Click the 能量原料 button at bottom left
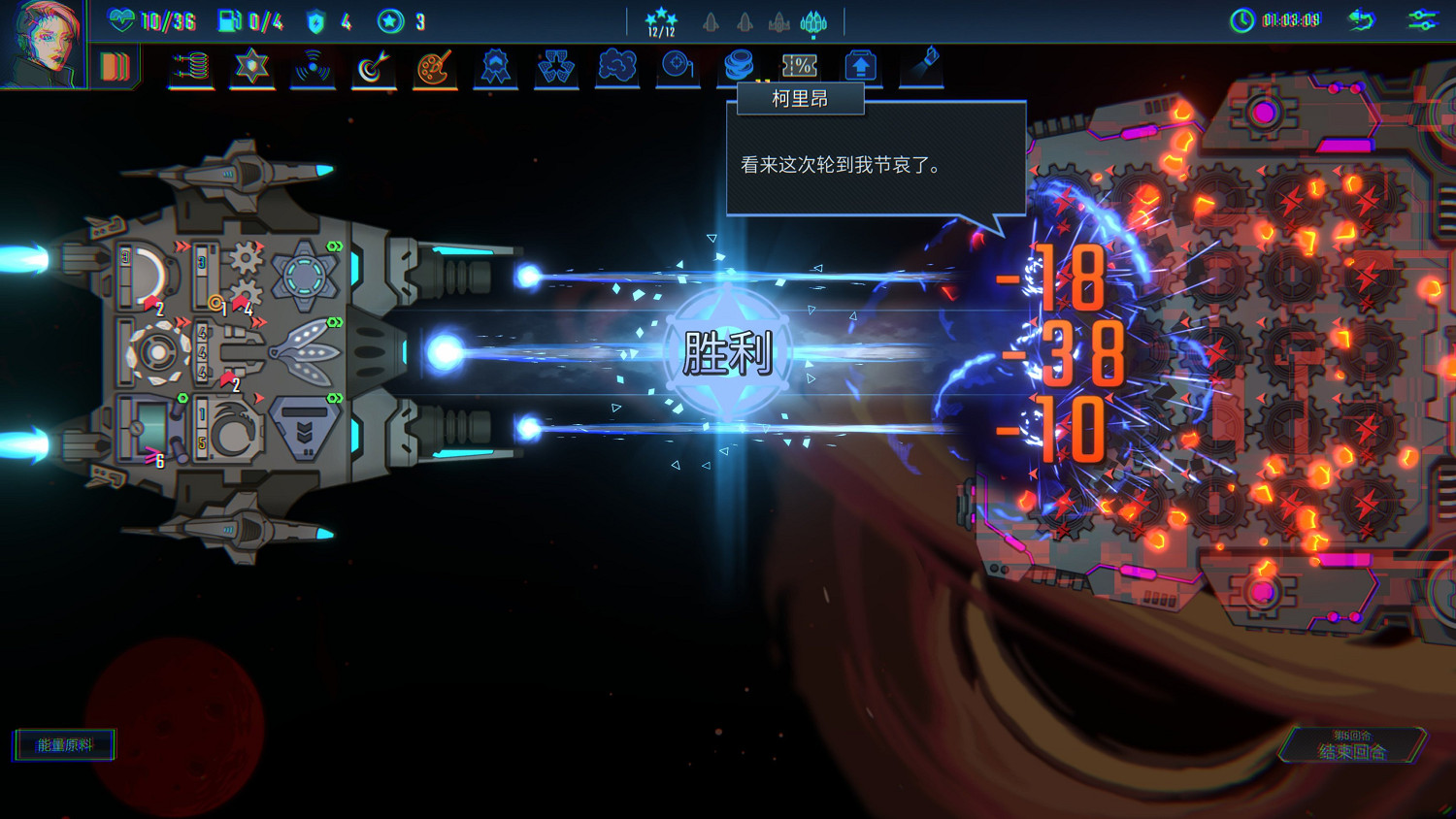The image size is (1456, 819). [x=63, y=743]
